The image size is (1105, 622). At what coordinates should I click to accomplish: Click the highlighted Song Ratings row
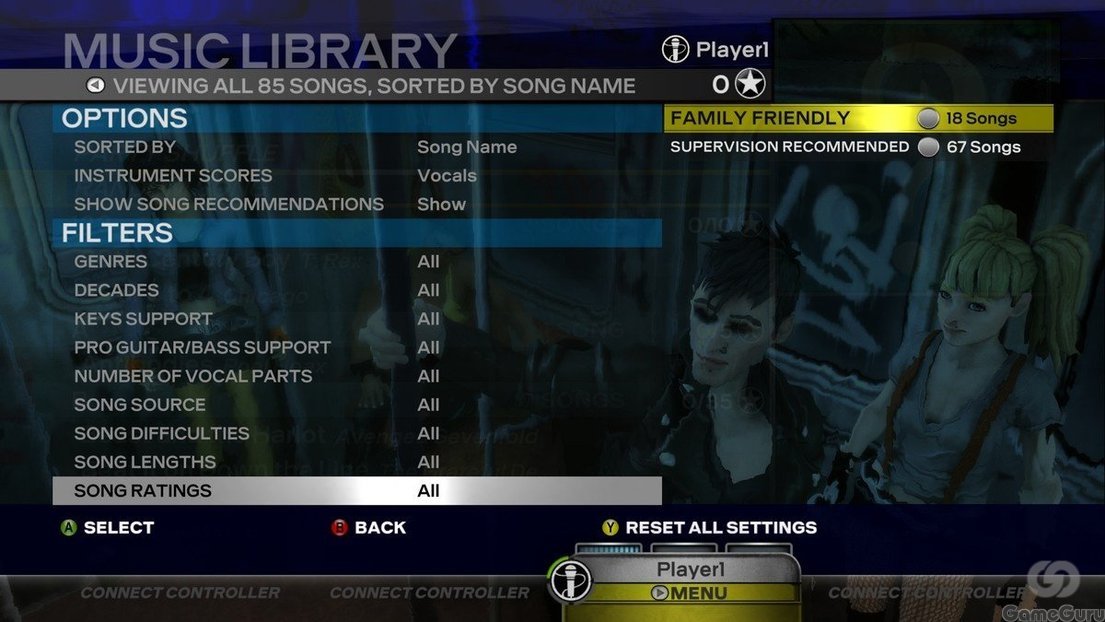(x=356, y=491)
